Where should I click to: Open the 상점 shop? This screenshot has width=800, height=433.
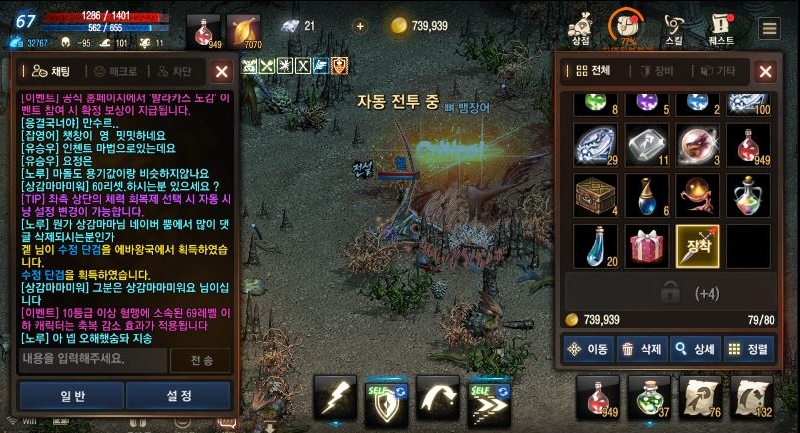(580, 28)
